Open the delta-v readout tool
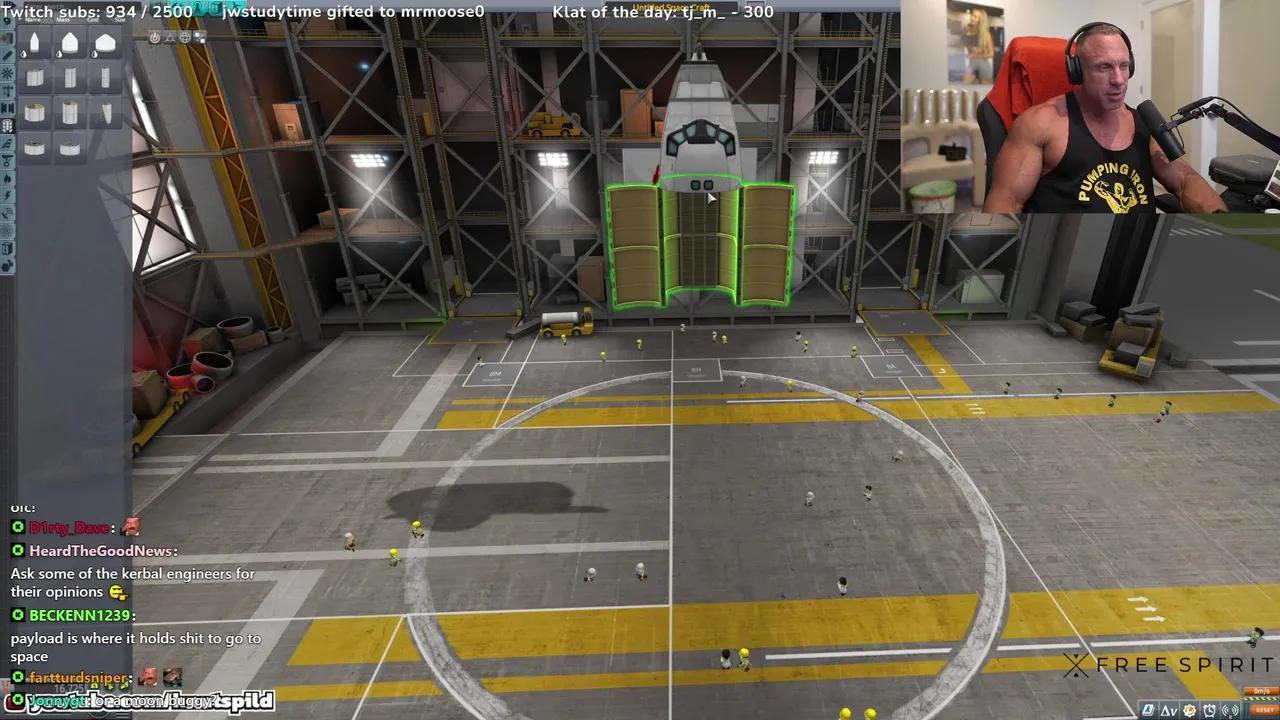 [x=1168, y=710]
